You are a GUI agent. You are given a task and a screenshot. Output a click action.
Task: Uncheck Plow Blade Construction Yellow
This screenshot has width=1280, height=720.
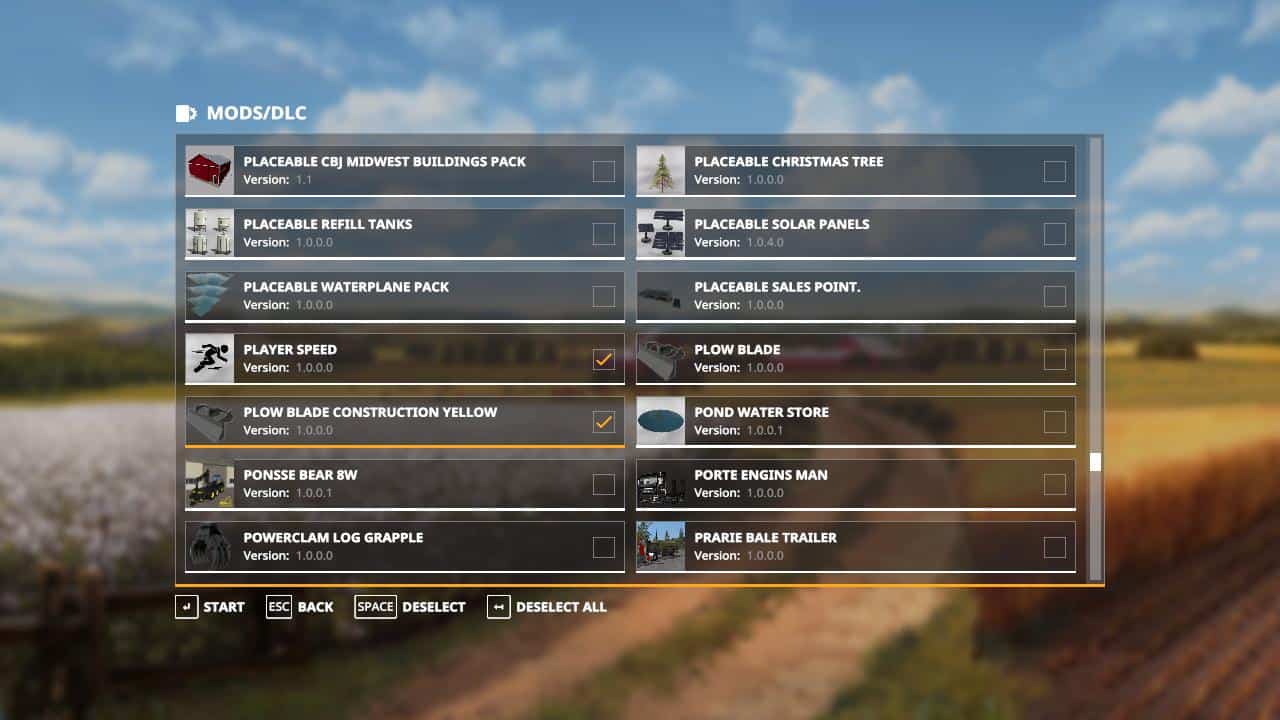click(603, 421)
